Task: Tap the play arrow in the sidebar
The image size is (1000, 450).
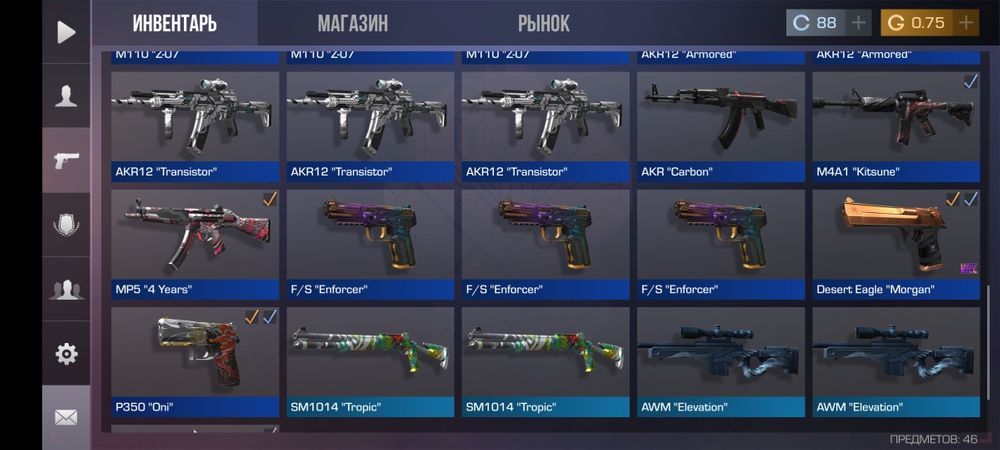Action: coord(66,32)
